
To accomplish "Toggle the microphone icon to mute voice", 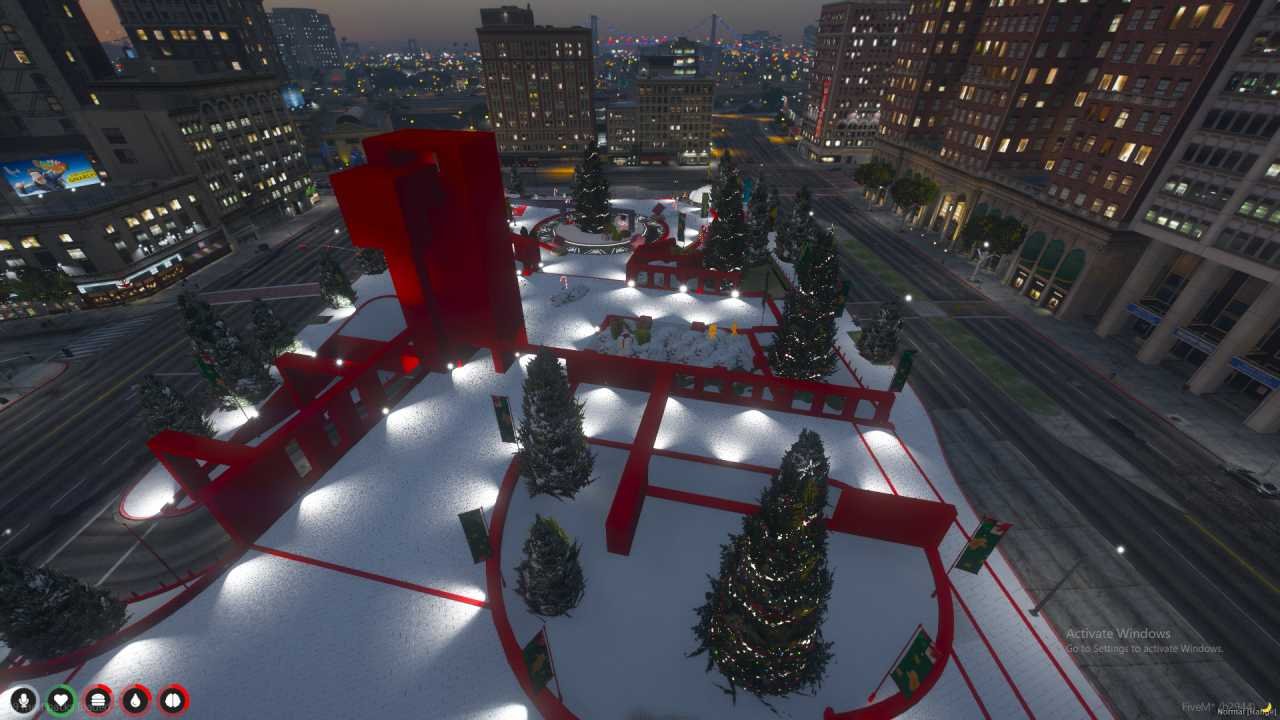I will (x=24, y=699).
